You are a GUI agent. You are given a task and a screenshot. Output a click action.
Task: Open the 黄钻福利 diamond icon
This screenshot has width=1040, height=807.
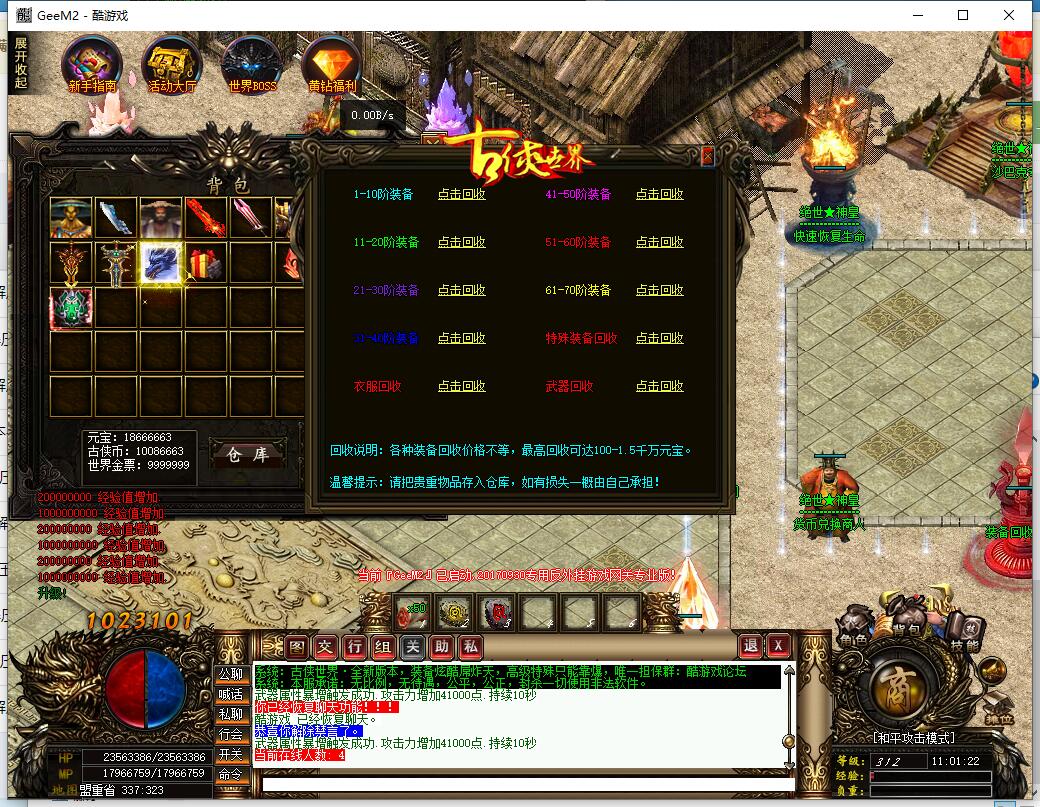(331, 62)
